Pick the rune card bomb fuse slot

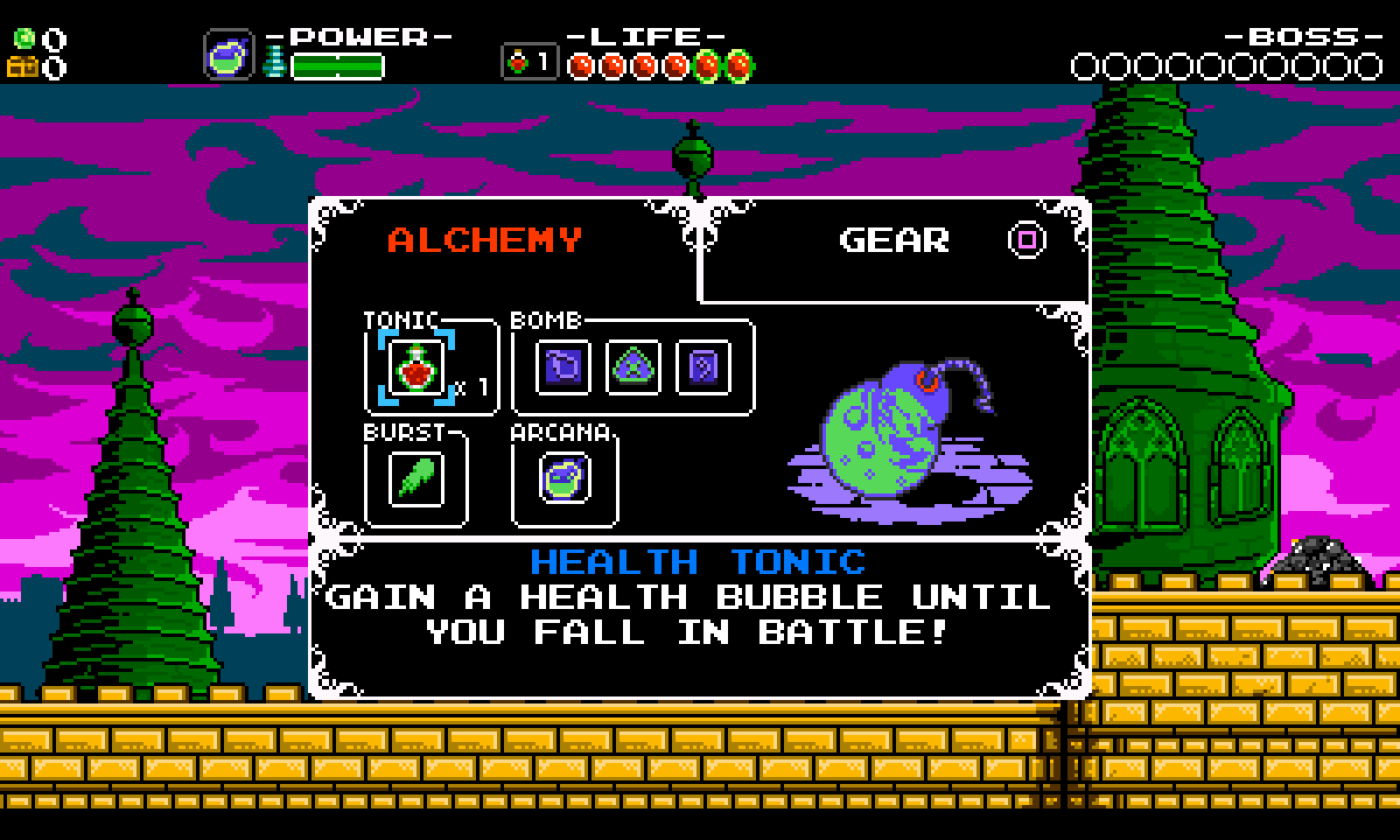tap(703, 367)
